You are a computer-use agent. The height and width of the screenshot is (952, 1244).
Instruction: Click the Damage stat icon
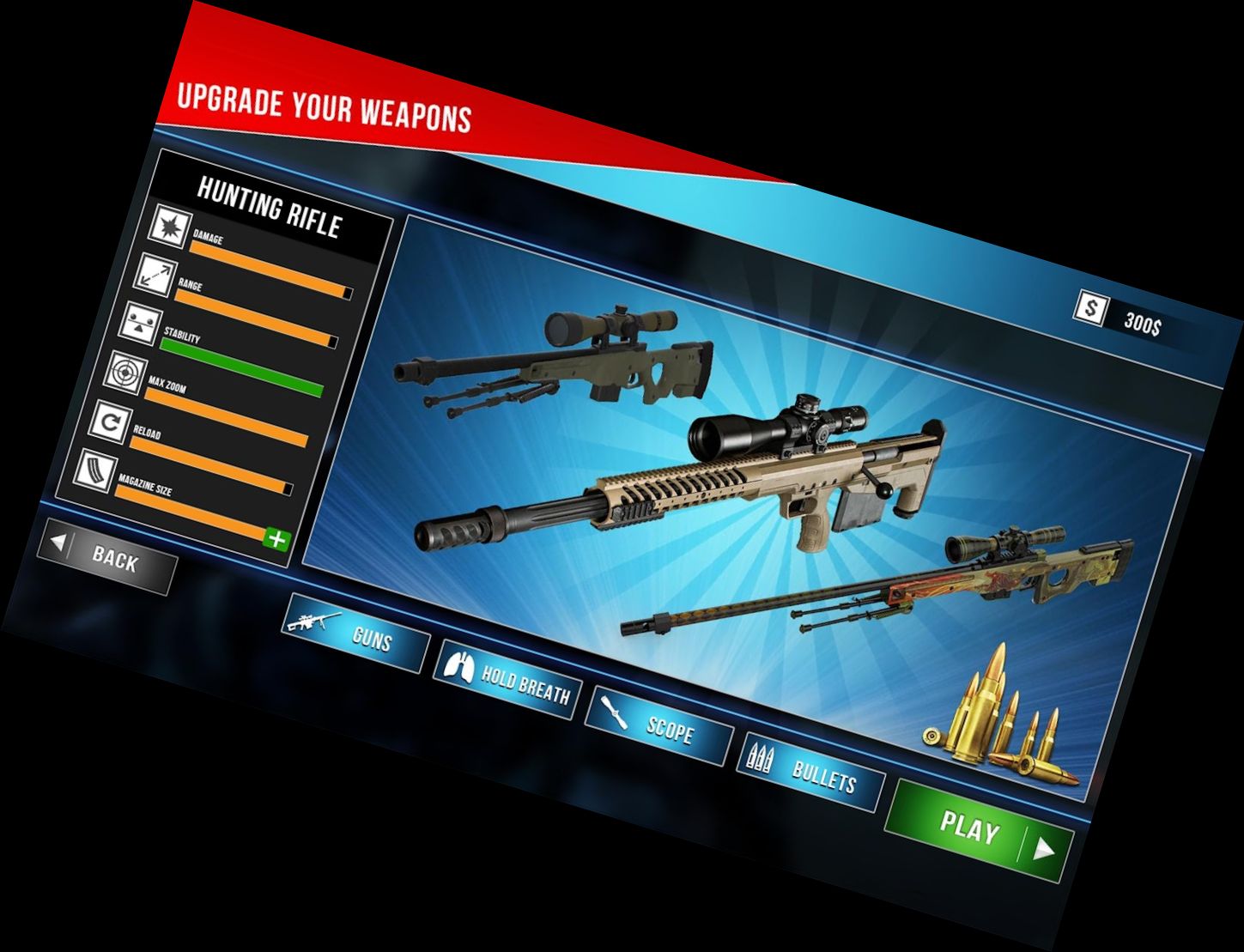(170, 227)
